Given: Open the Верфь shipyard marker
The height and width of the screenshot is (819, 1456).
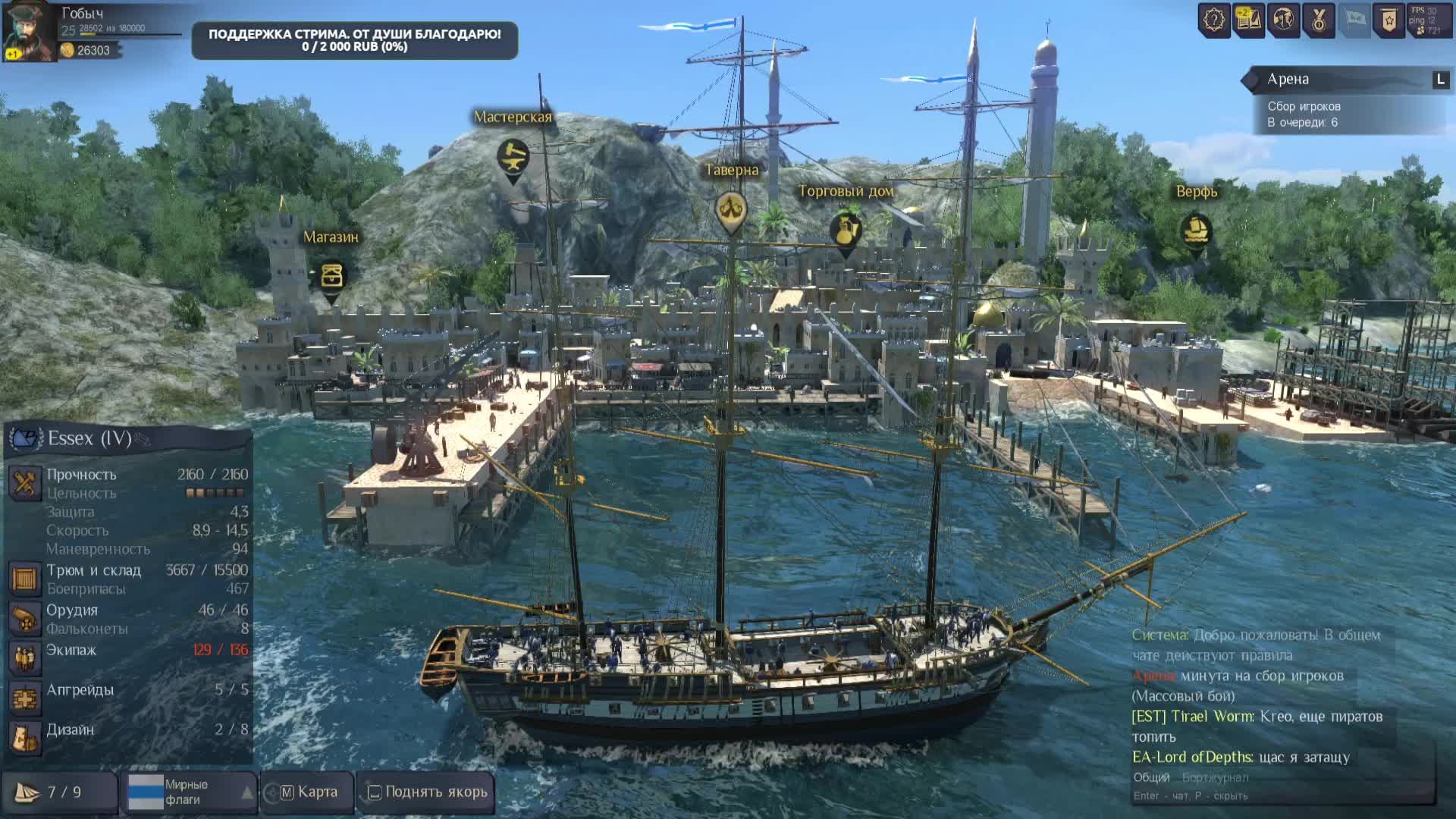Looking at the screenshot, I should pos(1196,230).
